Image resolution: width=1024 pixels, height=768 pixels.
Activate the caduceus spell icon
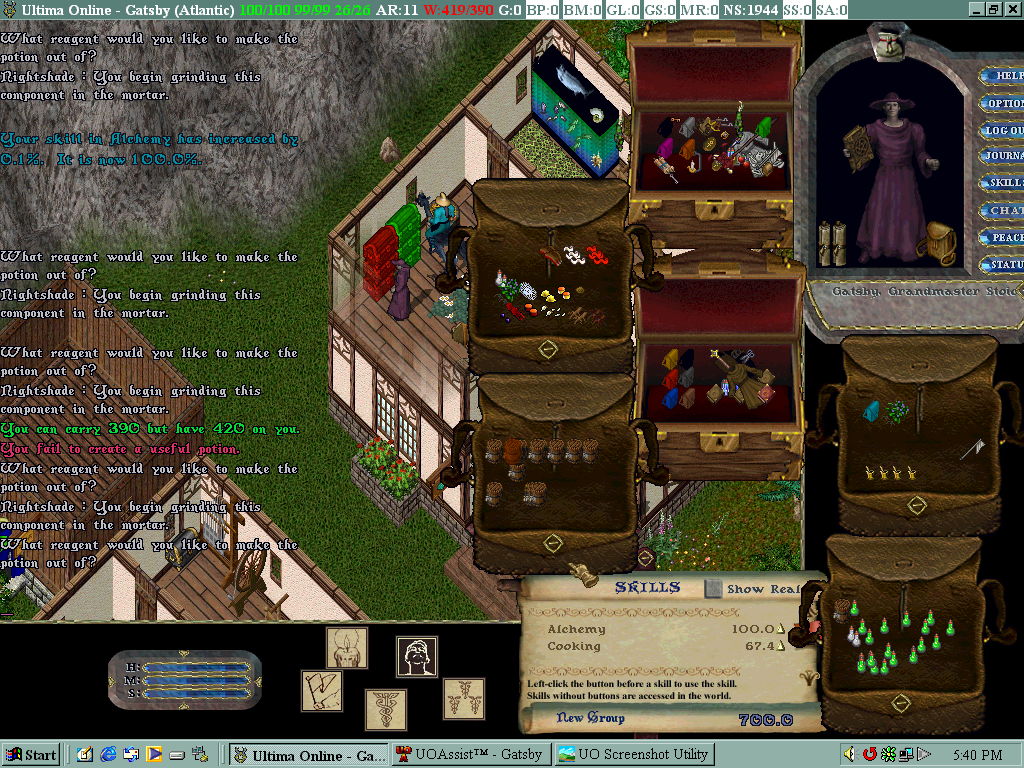385,709
